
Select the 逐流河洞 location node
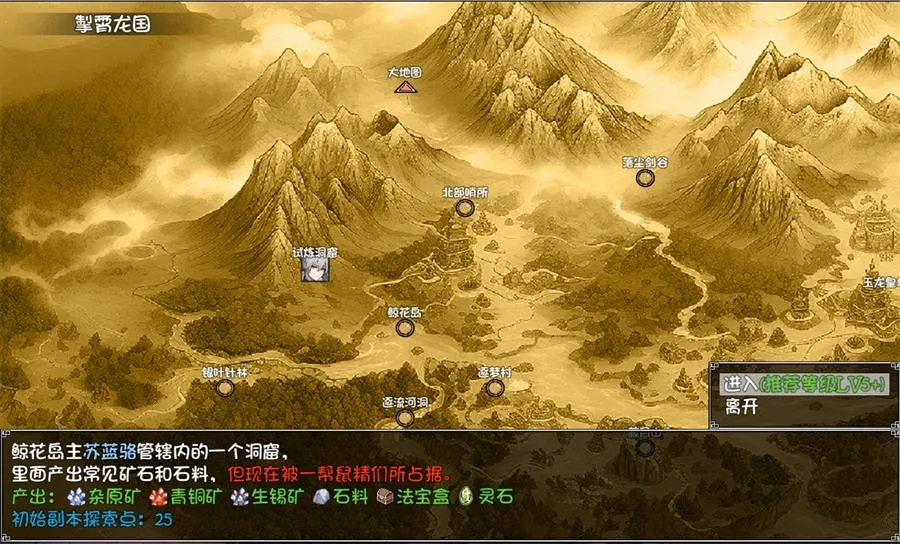(x=405, y=417)
